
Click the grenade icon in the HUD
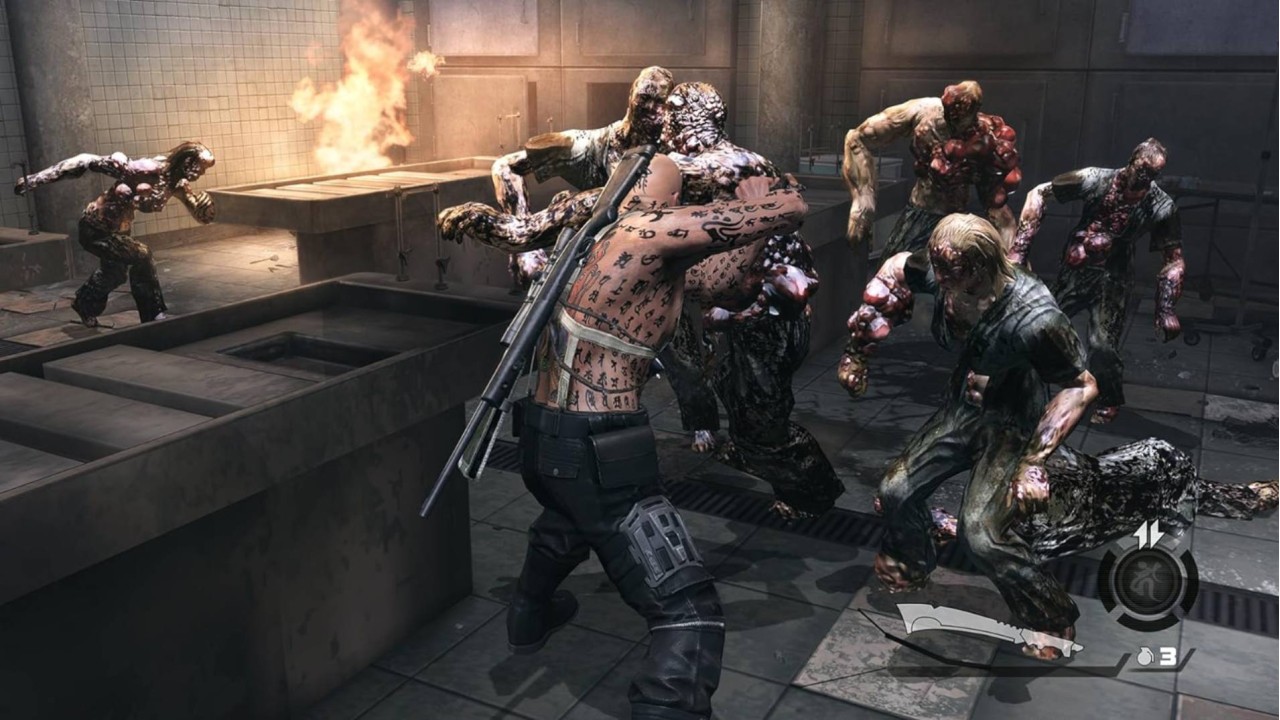[1145, 658]
